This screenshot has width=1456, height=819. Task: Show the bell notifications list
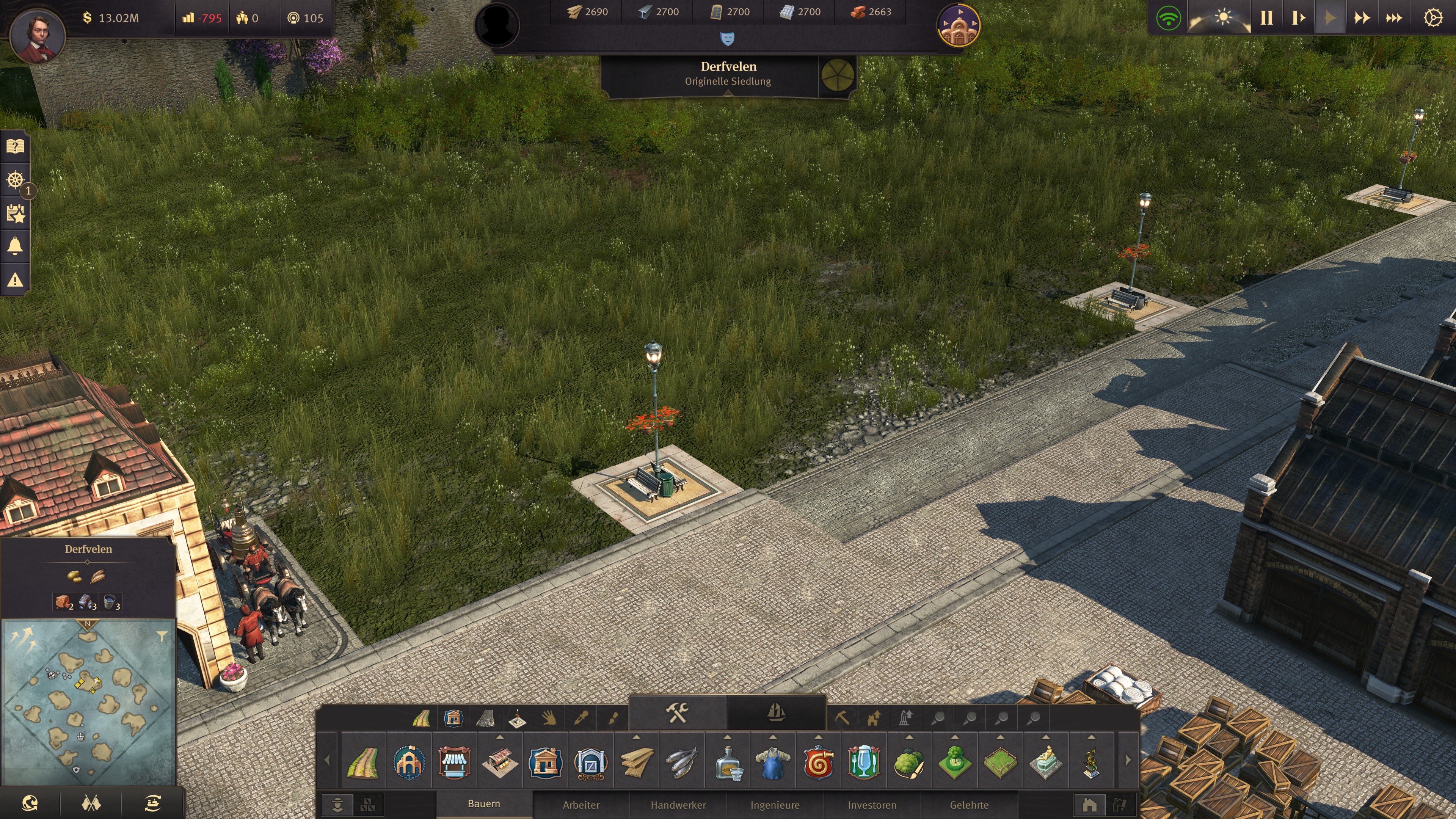pos(15,246)
